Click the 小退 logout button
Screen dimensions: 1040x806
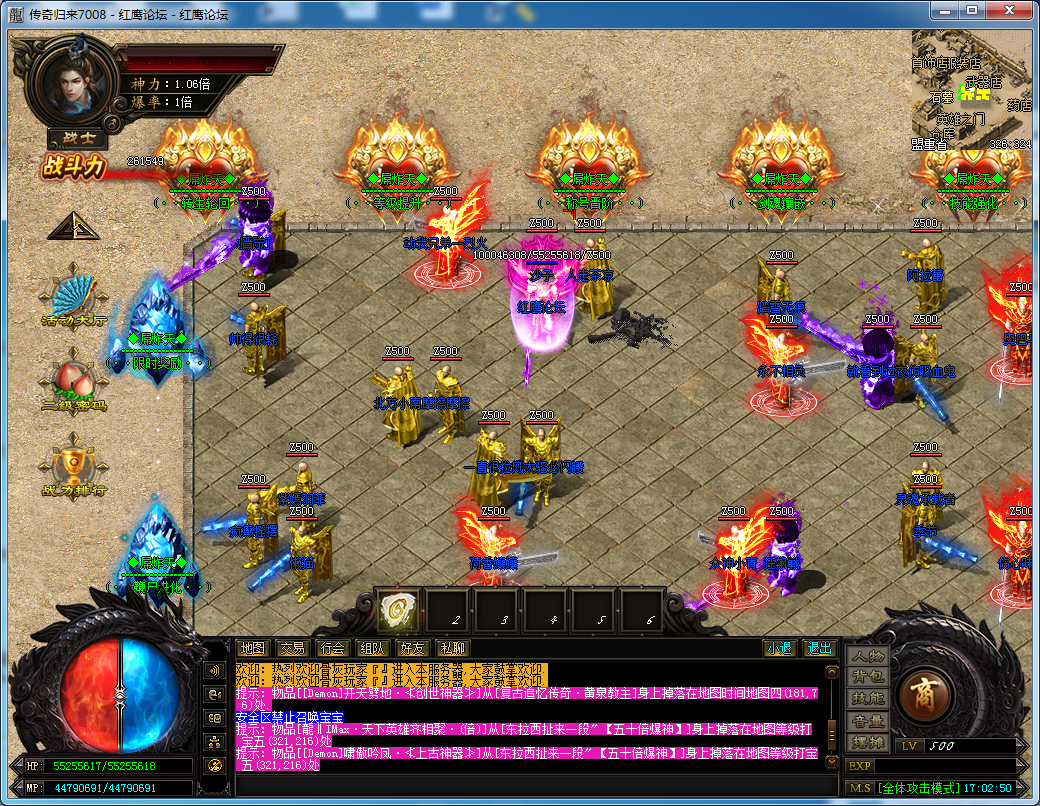[x=779, y=648]
